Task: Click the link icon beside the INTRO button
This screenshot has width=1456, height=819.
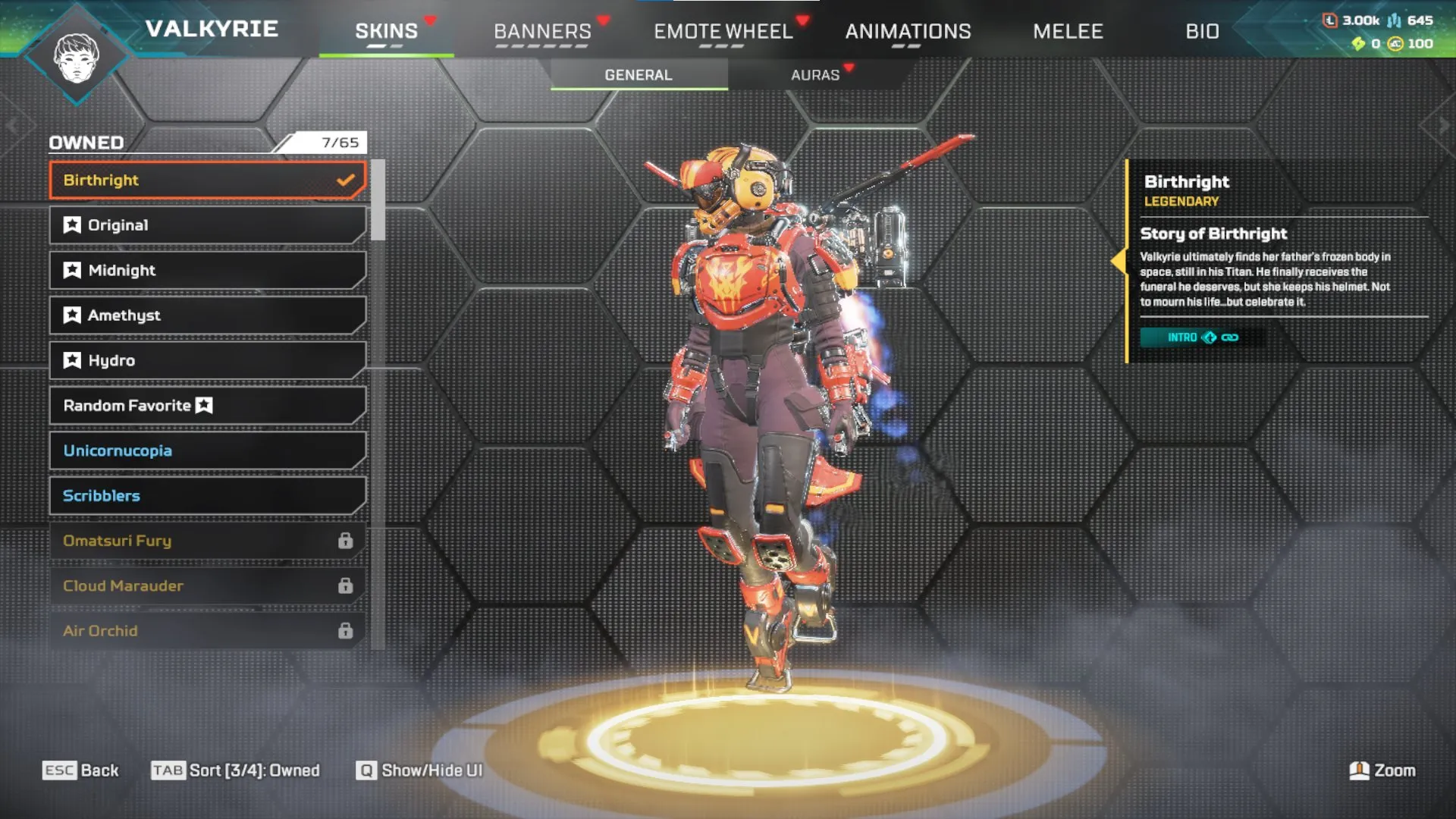Action: click(x=1229, y=337)
